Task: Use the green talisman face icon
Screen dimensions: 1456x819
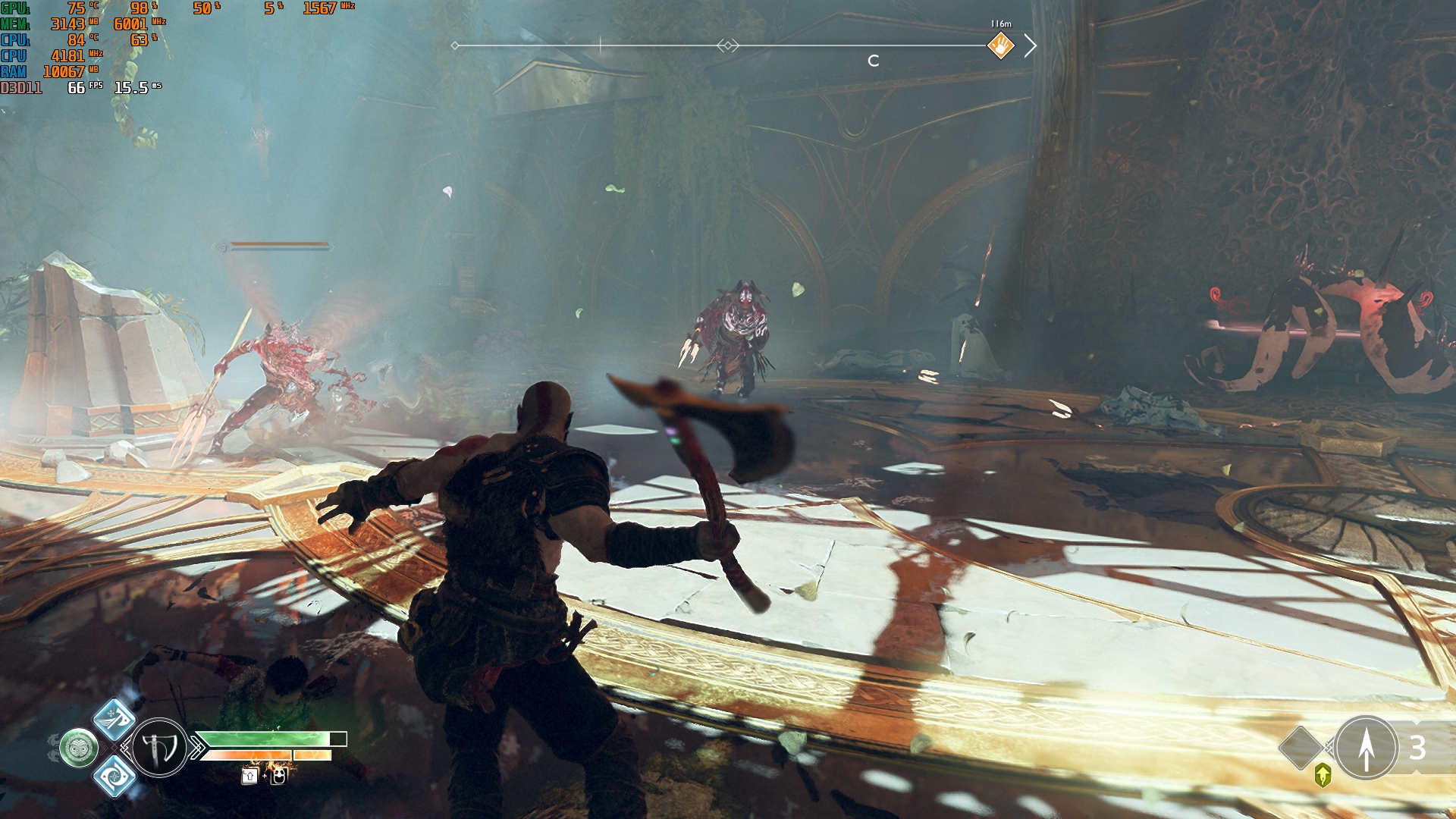Action: [x=79, y=748]
